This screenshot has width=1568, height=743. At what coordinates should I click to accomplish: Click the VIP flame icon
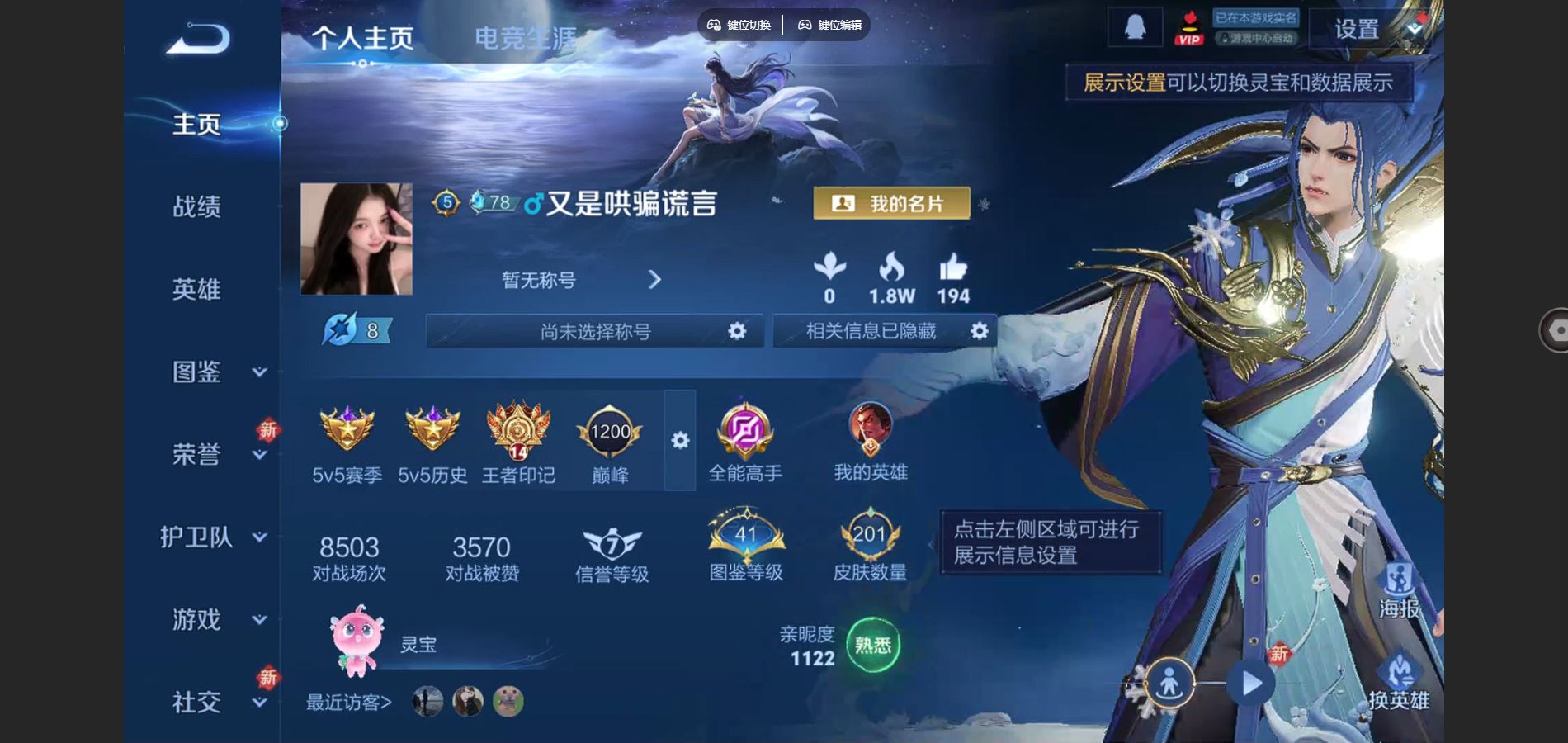coord(1188,27)
